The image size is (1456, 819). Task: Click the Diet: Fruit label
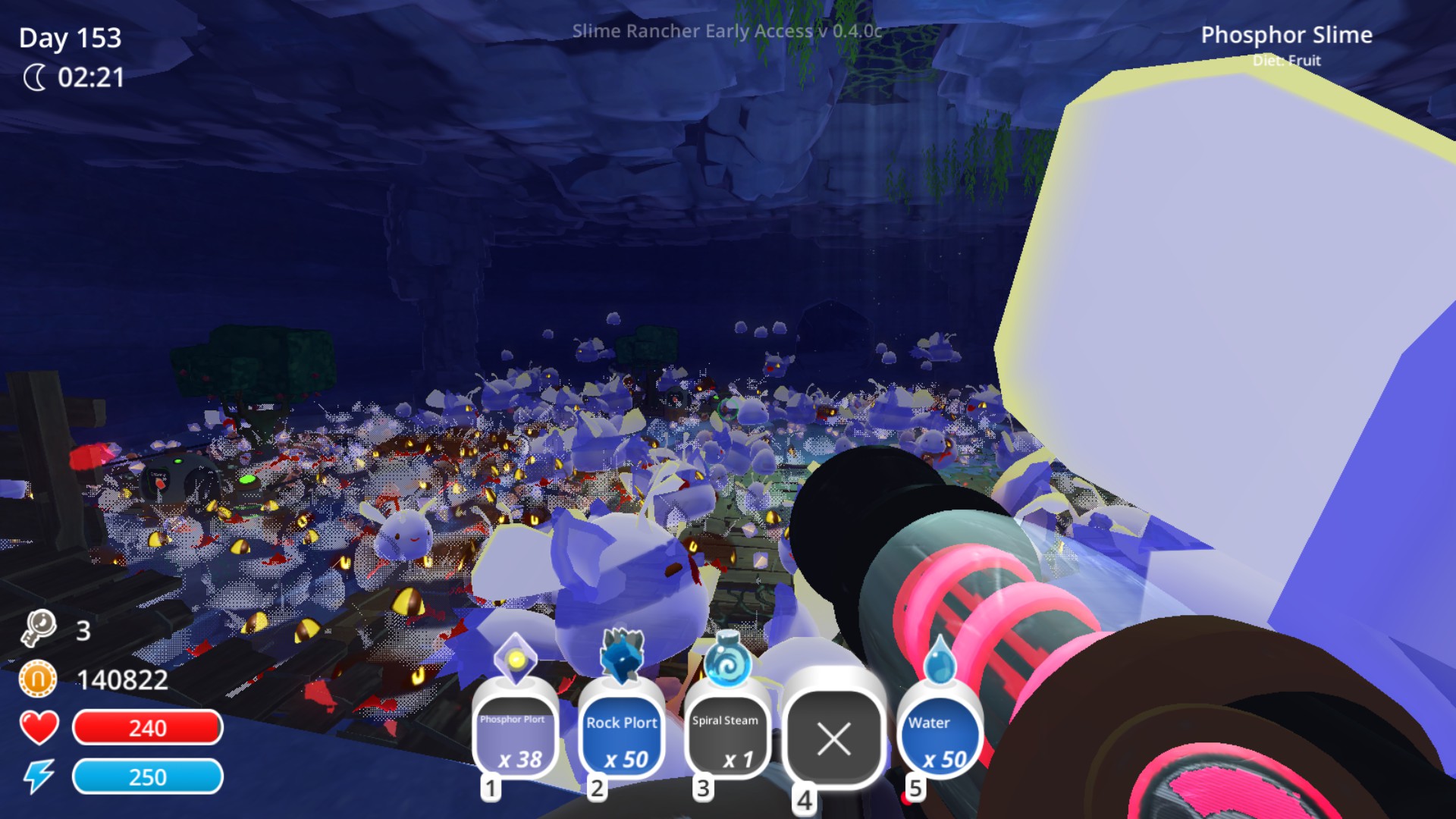[x=1288, y=61]
